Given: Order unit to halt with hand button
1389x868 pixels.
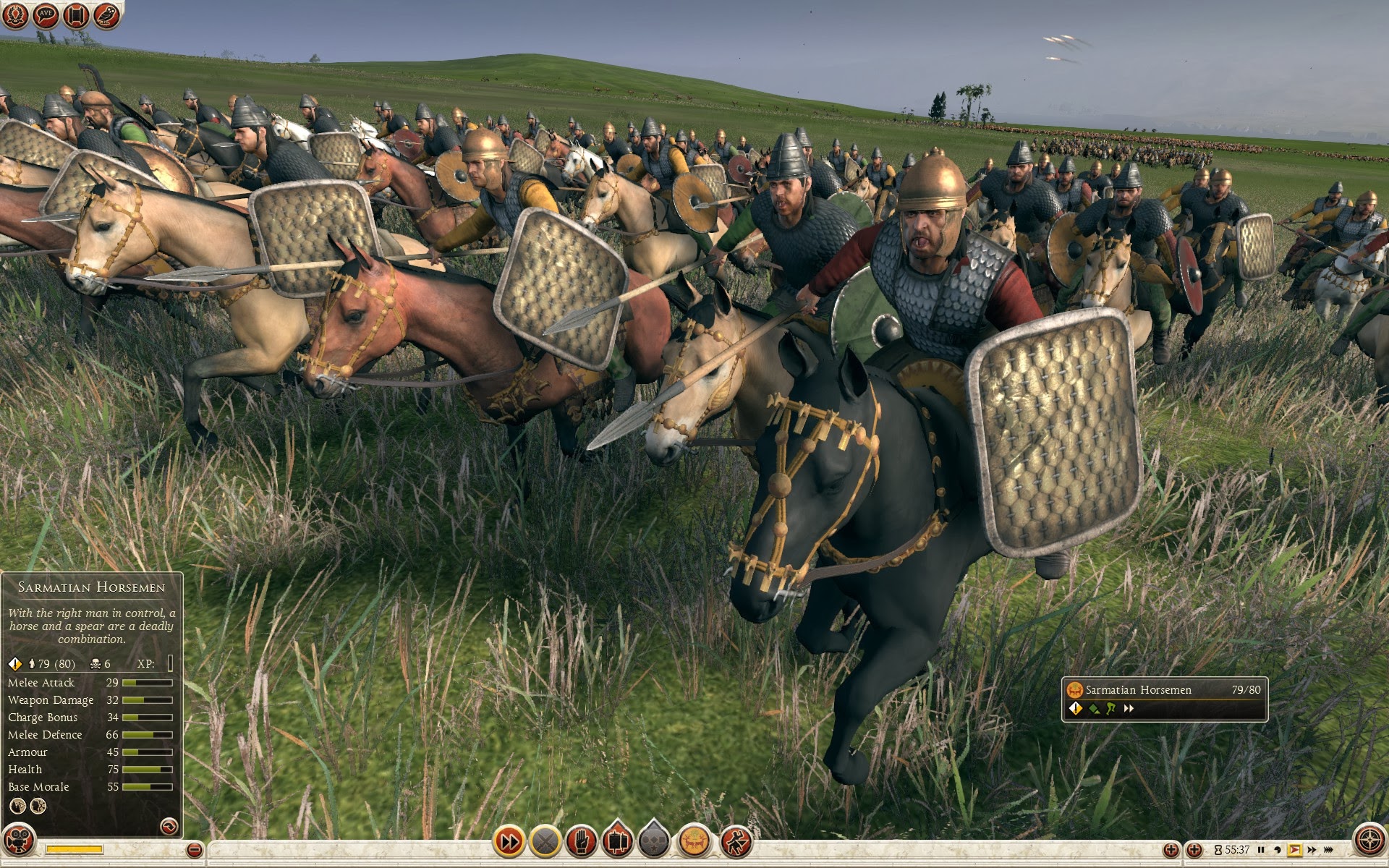Looking at the screenshot, I should (582, 841).
